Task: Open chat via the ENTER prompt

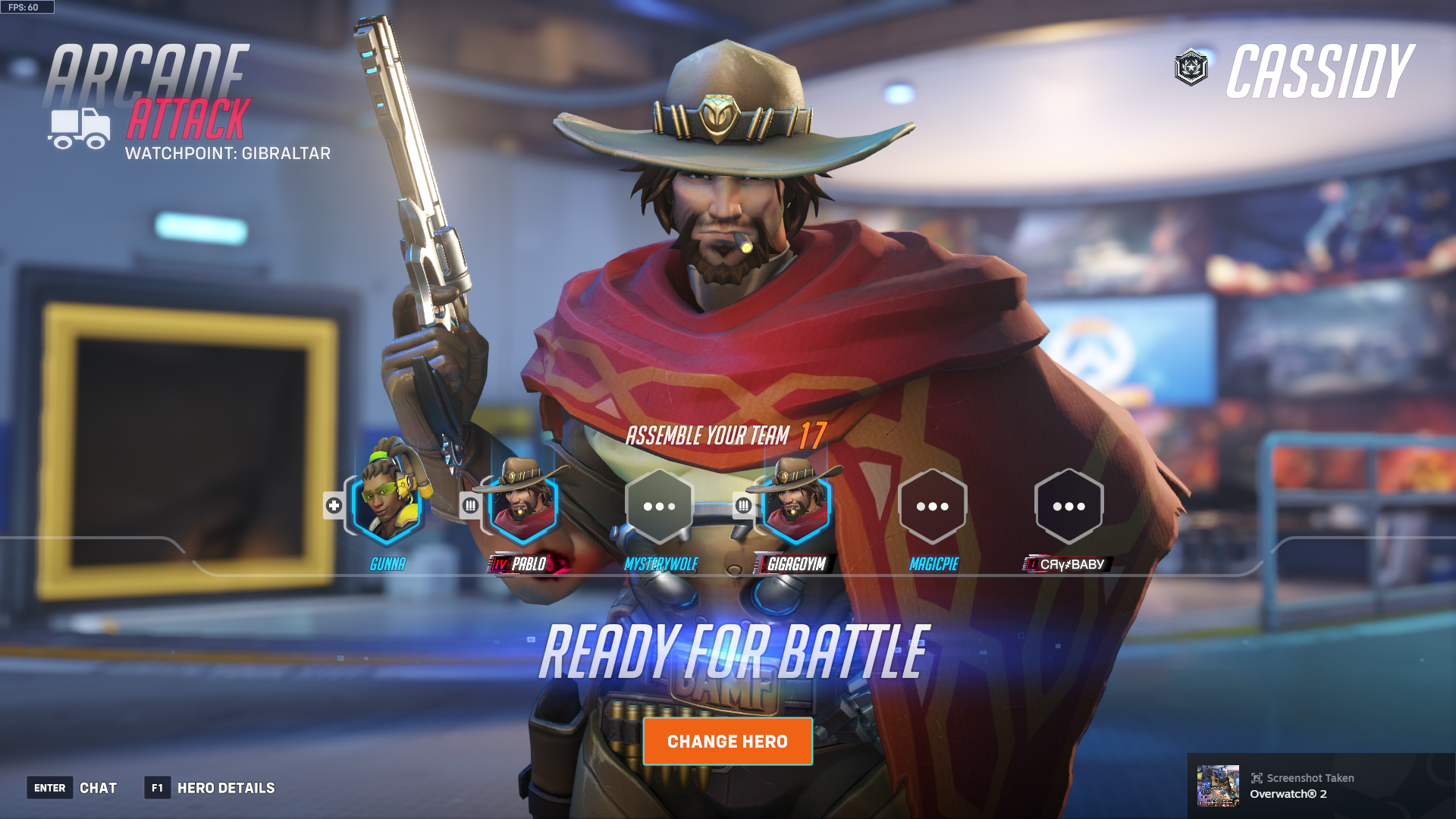Action: pyautogui.click(x=50, y=788)
